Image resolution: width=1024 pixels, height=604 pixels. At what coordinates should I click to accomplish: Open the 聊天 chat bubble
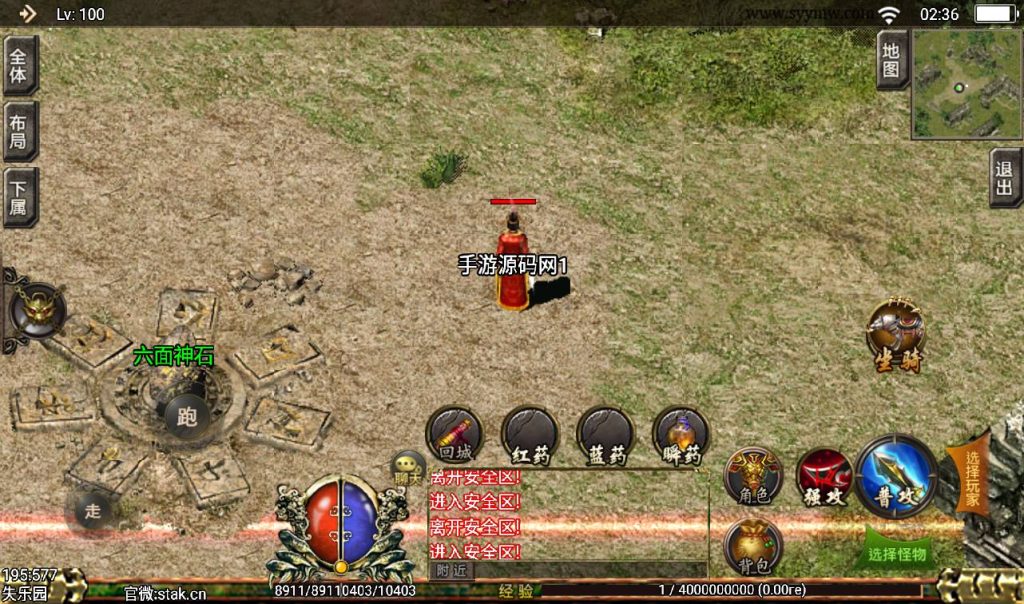408,467
